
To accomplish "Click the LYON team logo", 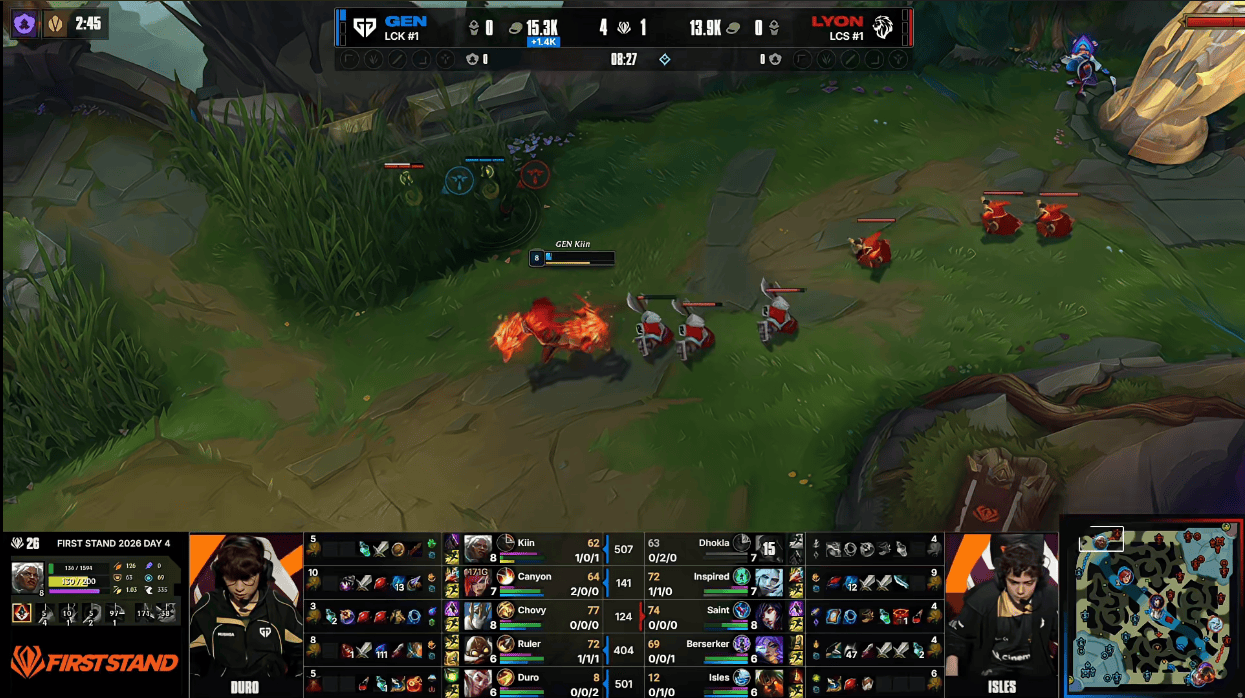I will click(x=883, y=27).
